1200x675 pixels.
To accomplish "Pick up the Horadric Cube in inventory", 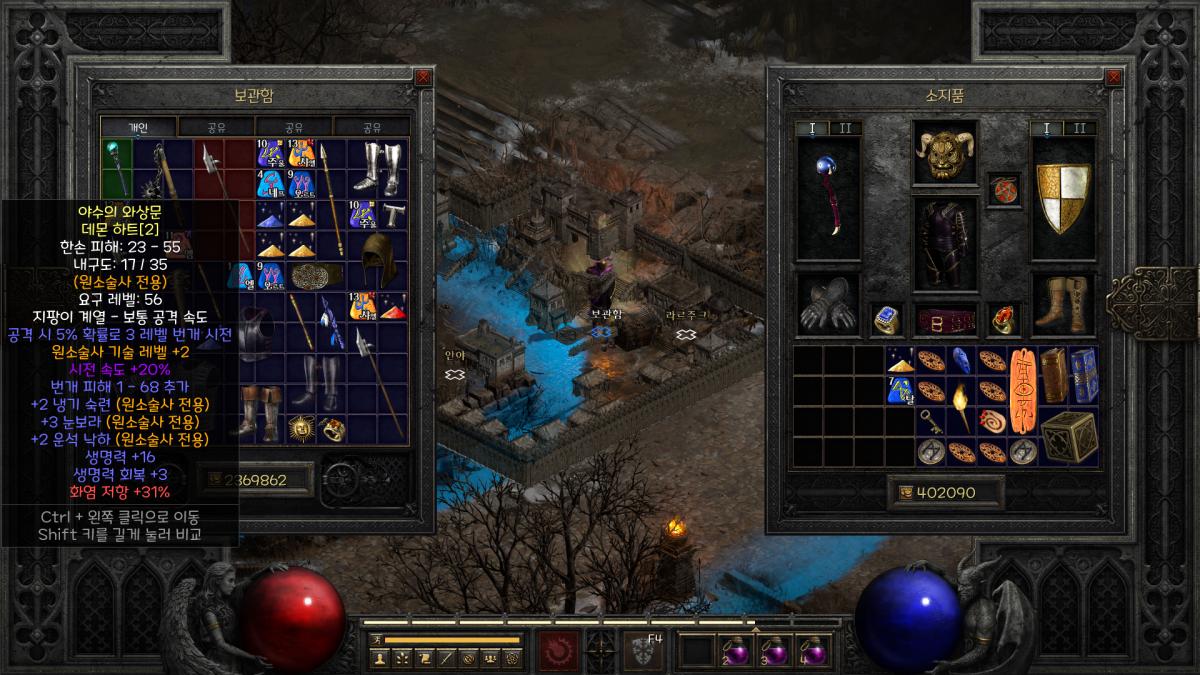I will pyautogui.click(x=1069, y=435).
